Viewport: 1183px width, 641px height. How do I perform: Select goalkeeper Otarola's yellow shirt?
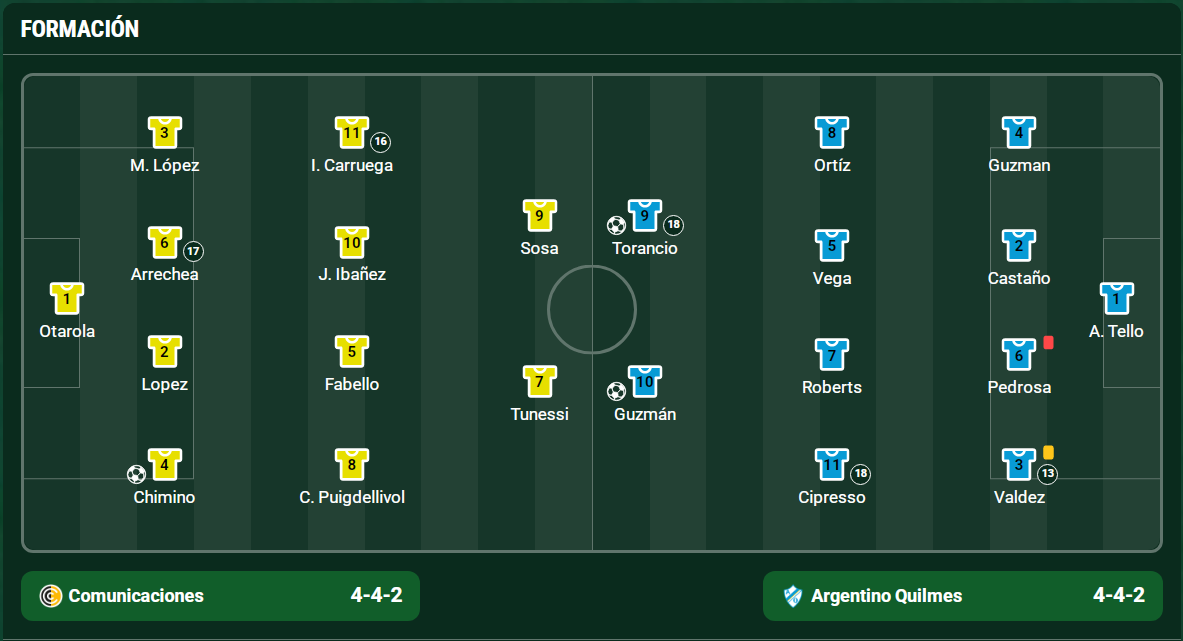coord(67,299)
